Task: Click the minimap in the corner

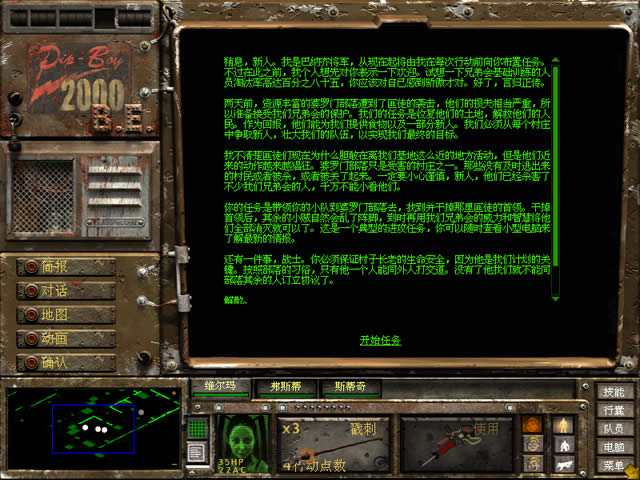Action: [93, 428]
